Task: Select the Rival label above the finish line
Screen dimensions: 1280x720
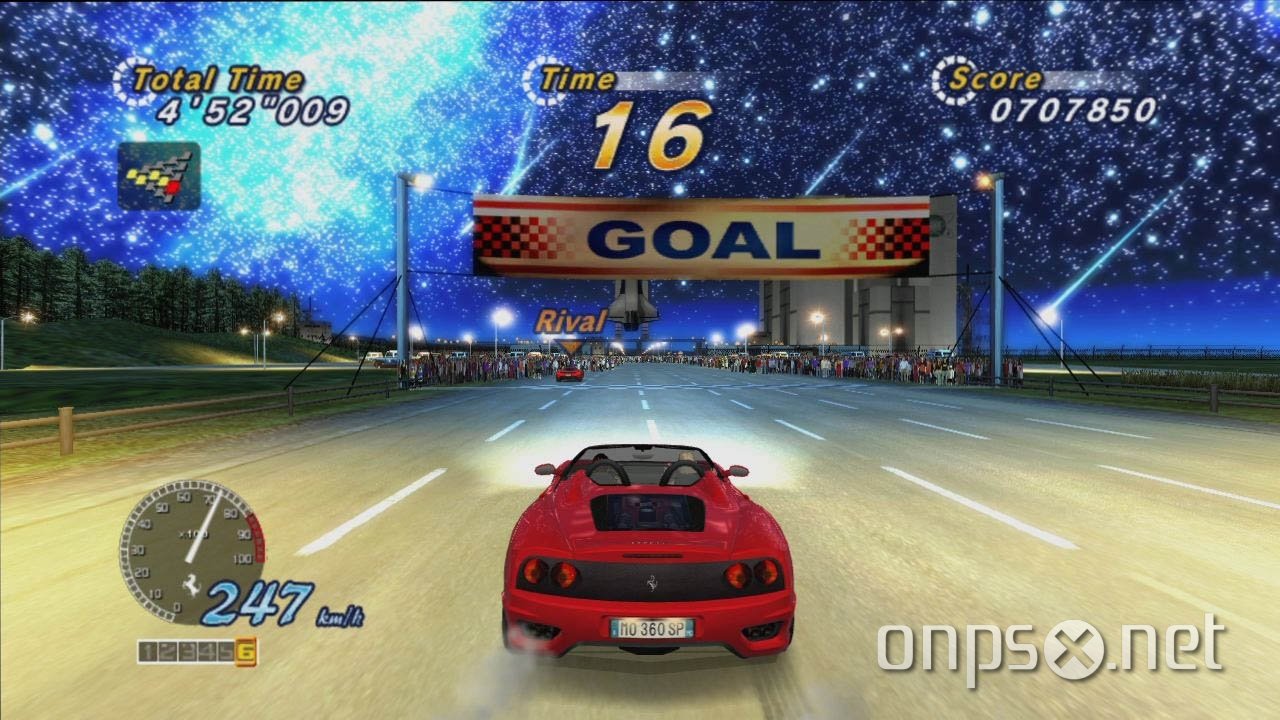Action: [572, 319]
